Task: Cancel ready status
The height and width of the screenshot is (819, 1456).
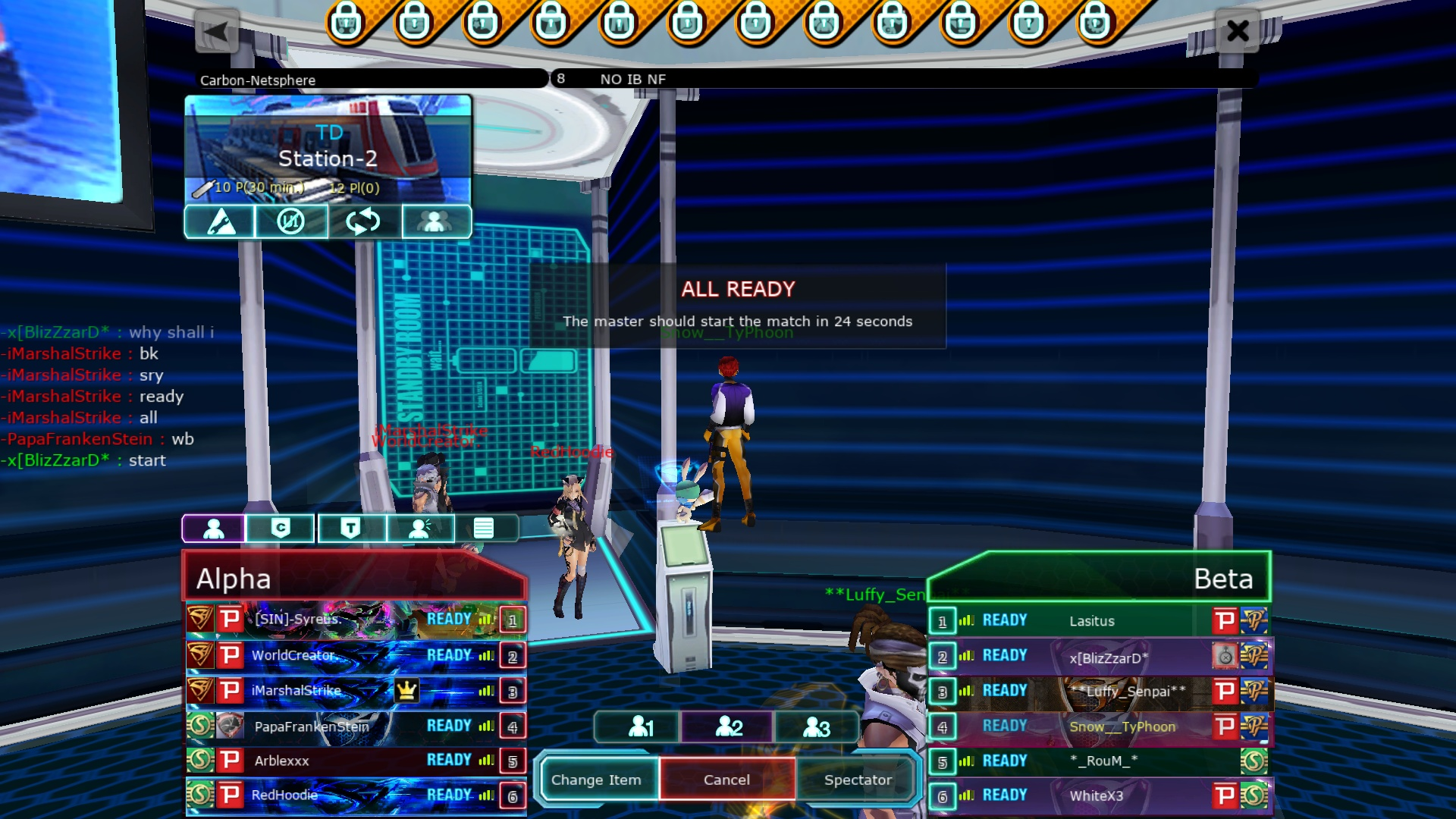Action: 726,780
